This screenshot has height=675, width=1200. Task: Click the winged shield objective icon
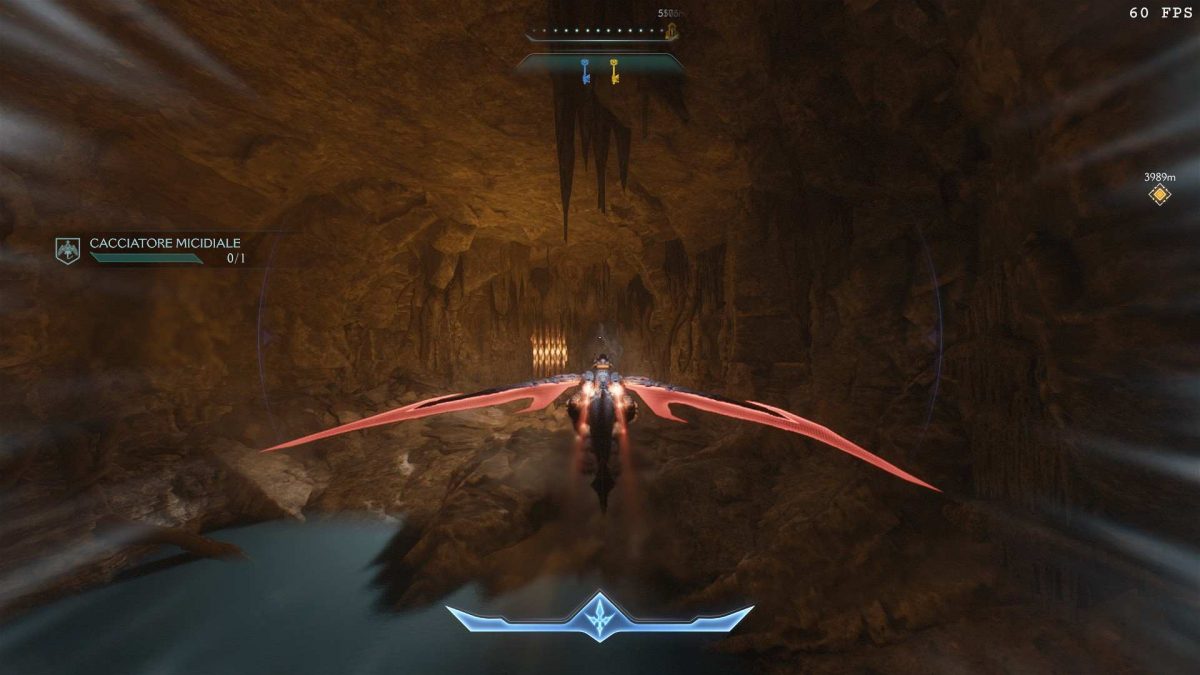point(67,250)
